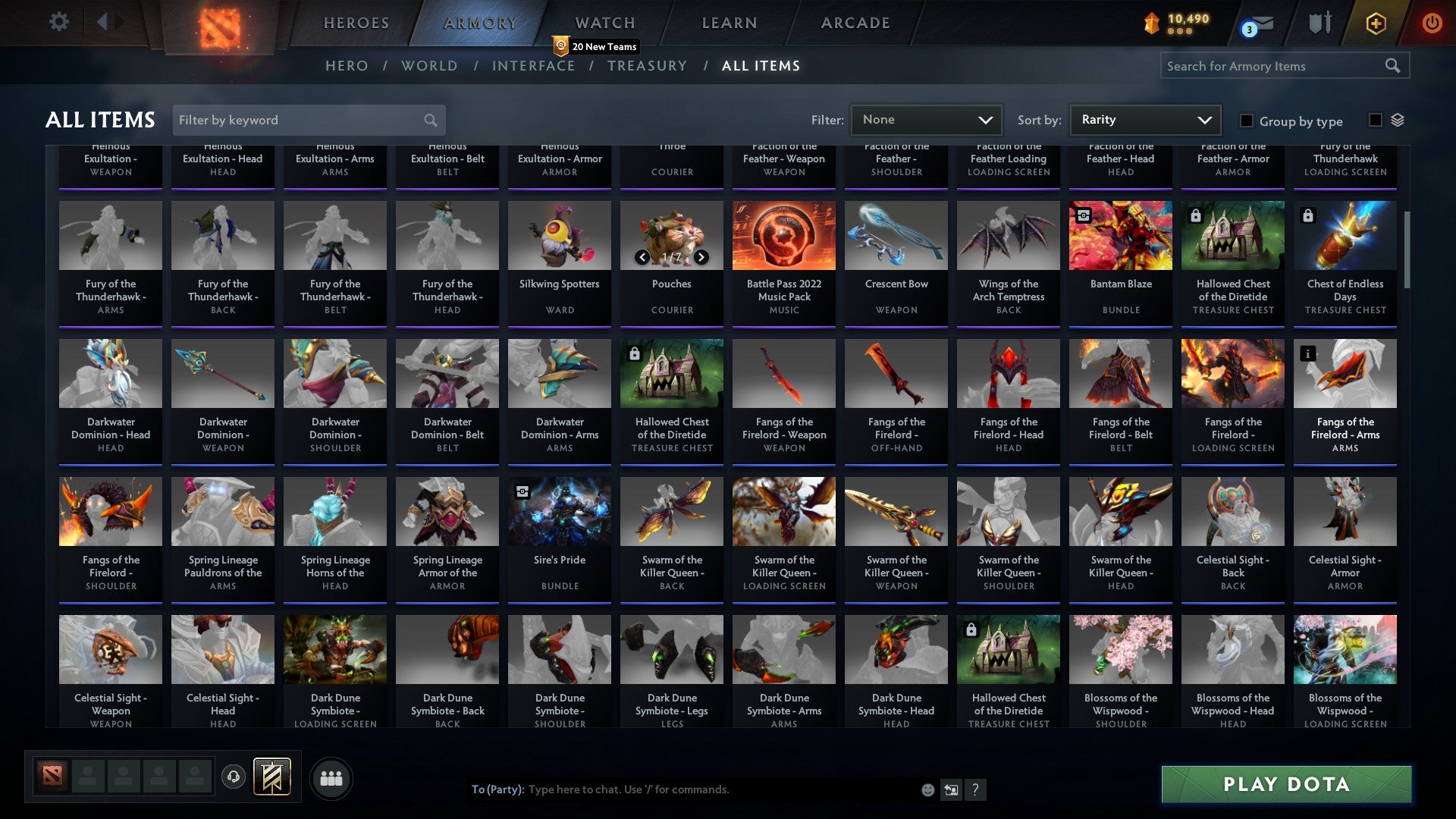
Task: Click the magnifying glass in Armory search
Action: coord(1394,66)
